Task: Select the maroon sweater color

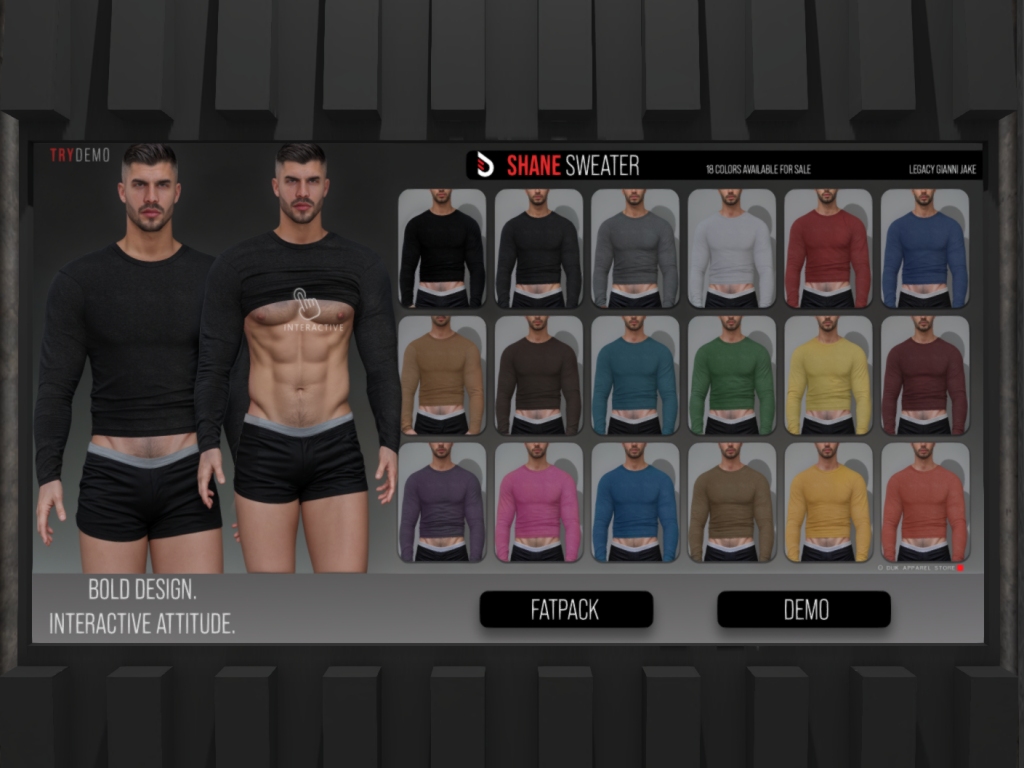Action: click(925, 375)
